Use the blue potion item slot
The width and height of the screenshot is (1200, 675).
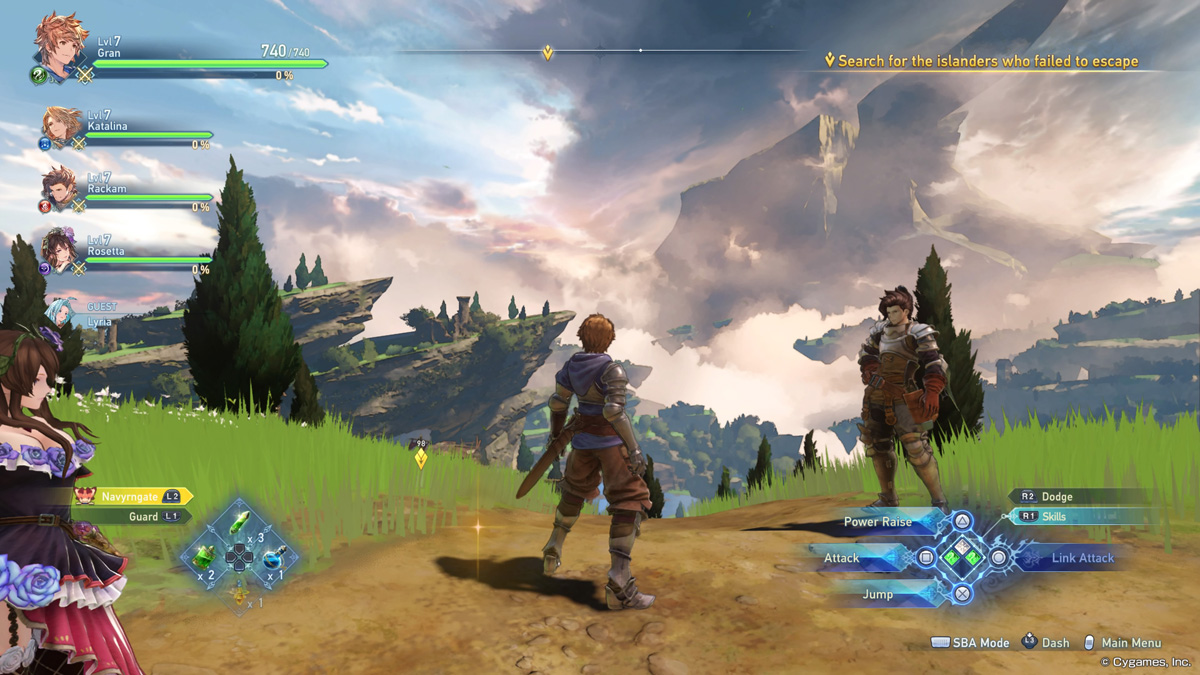273,557
